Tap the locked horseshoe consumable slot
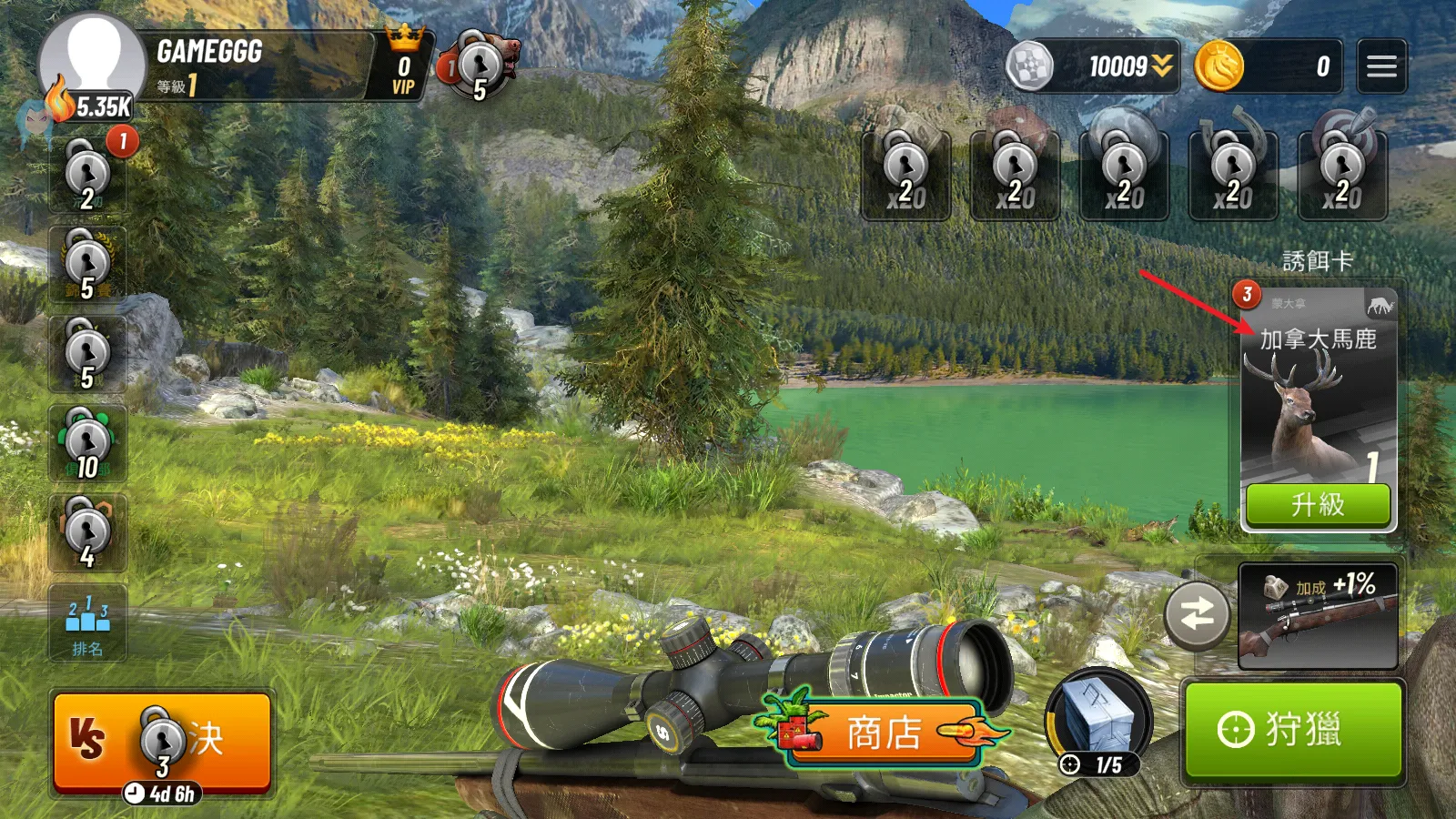Screen dimensions: 1456x819 pos(1233,173)
